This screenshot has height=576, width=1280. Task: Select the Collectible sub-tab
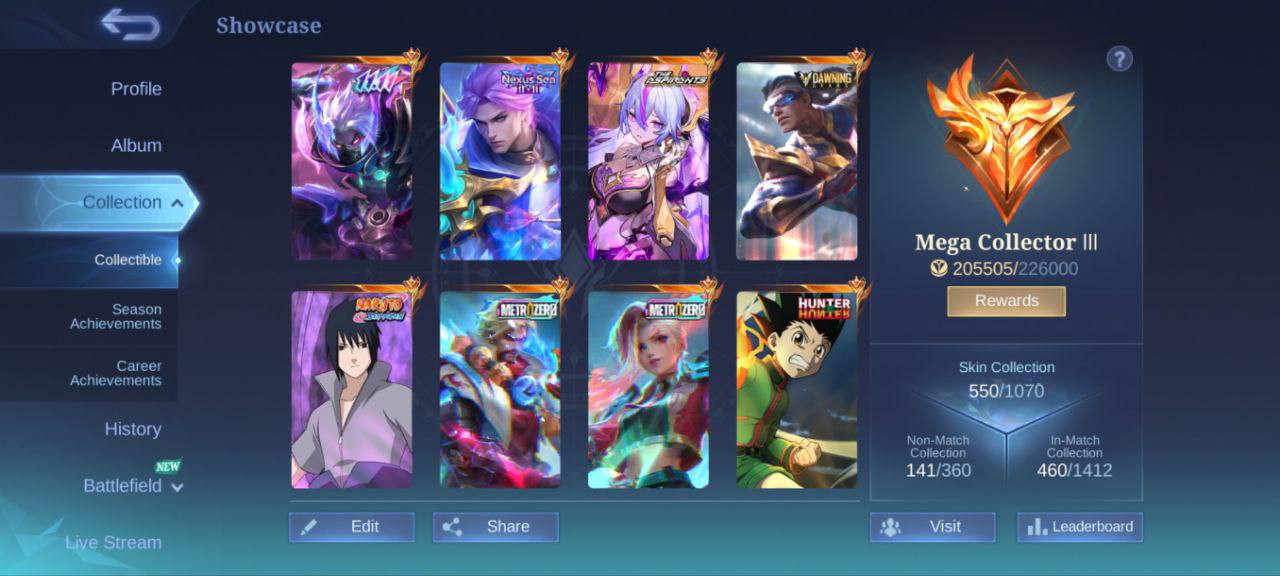click(x=128, y=260)
